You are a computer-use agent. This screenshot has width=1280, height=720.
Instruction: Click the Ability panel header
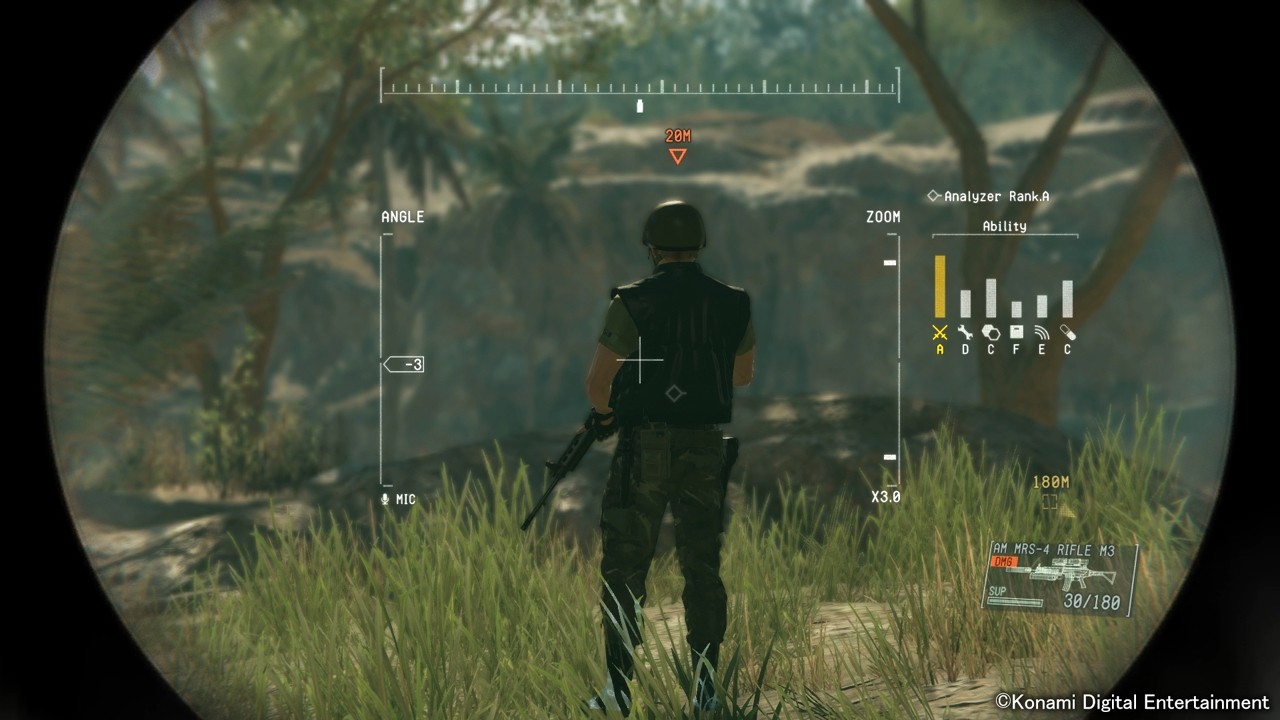1004,226
